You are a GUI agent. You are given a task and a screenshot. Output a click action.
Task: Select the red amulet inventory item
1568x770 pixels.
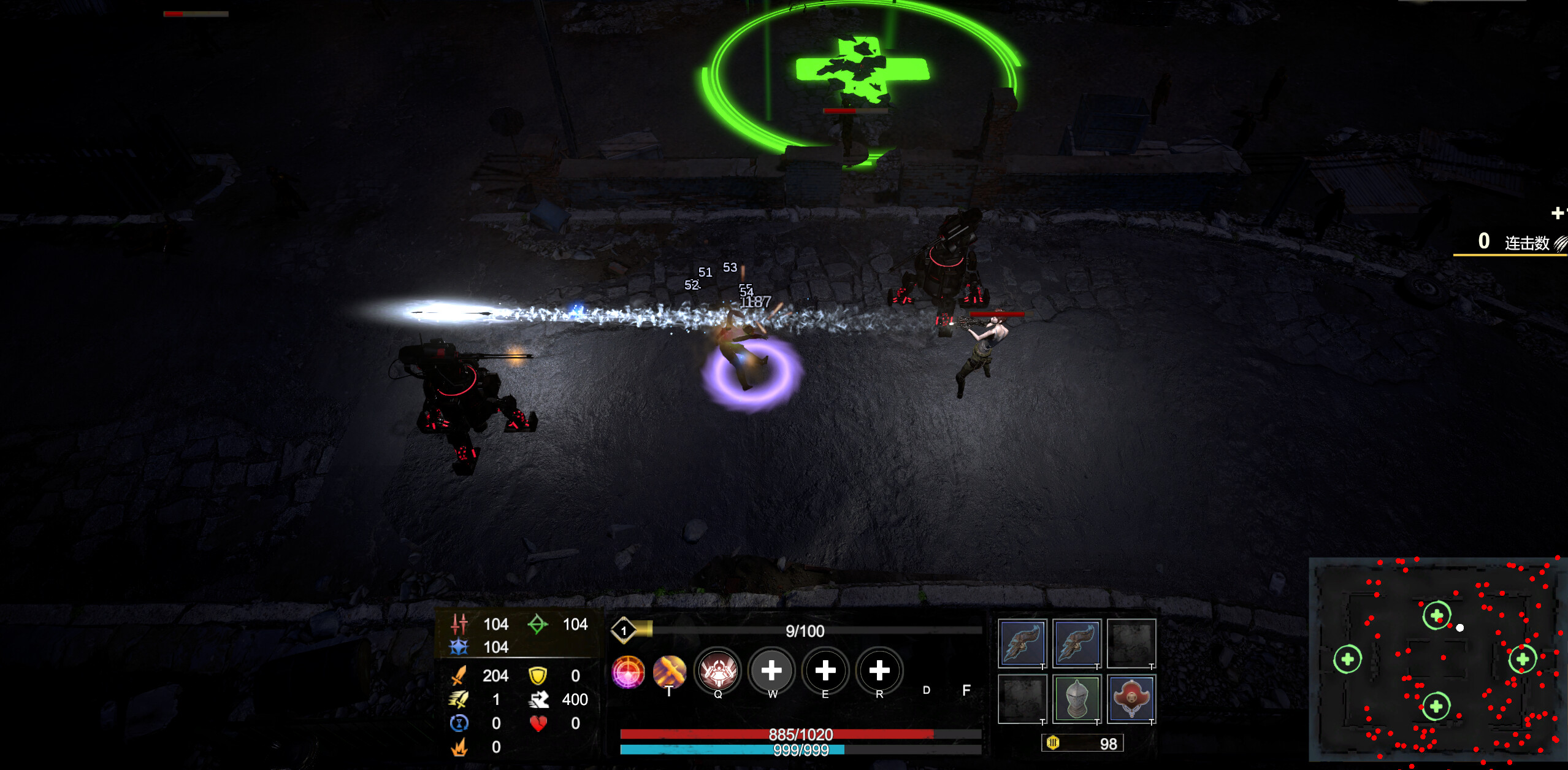[x=1131, y=698]
